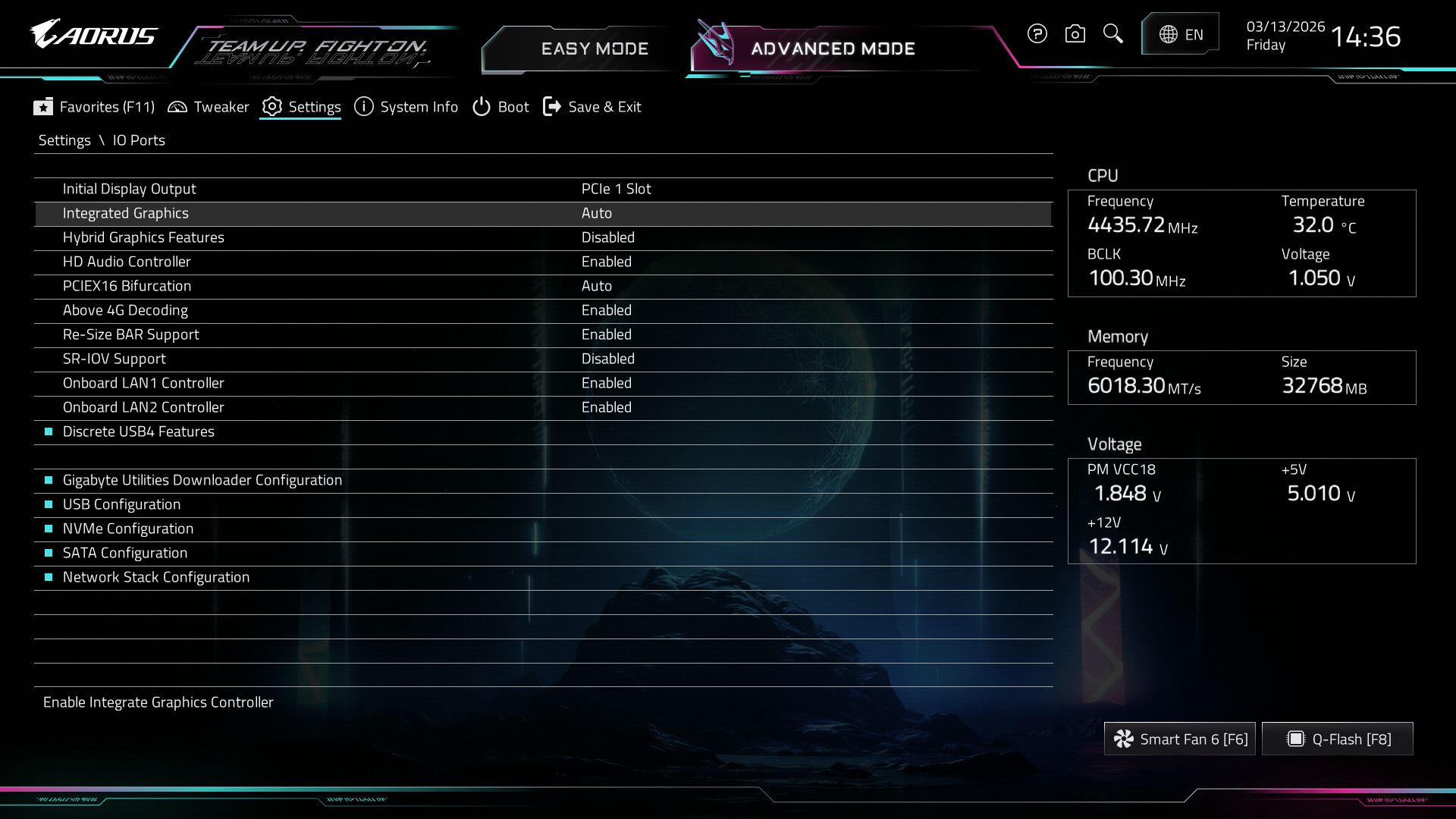Open the SR-IOV Support setting
Image resolution: width=1456 pixels, height=819 pixels.
114,359
